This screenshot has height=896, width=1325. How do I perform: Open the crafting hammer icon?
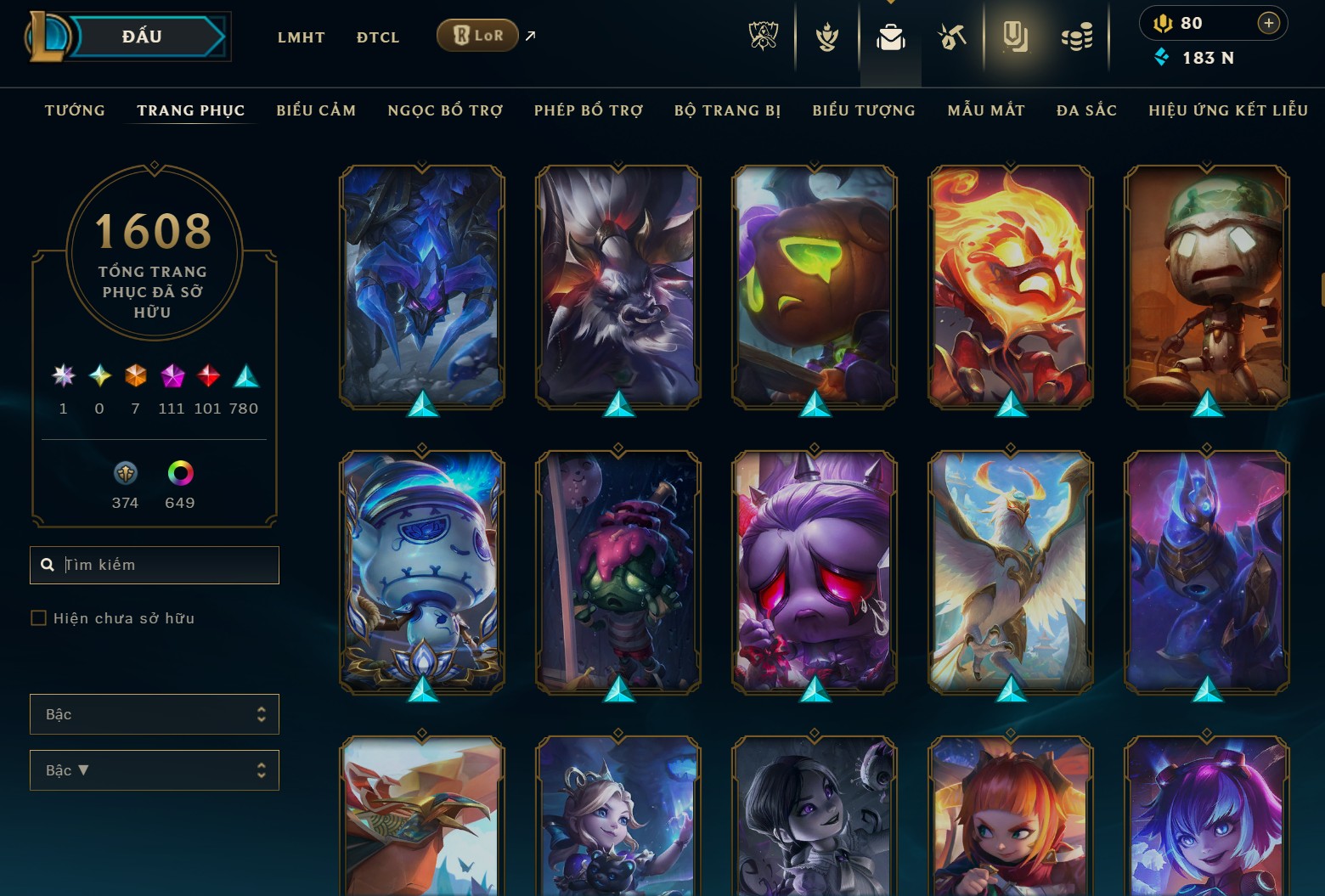(x=951, y=37)
